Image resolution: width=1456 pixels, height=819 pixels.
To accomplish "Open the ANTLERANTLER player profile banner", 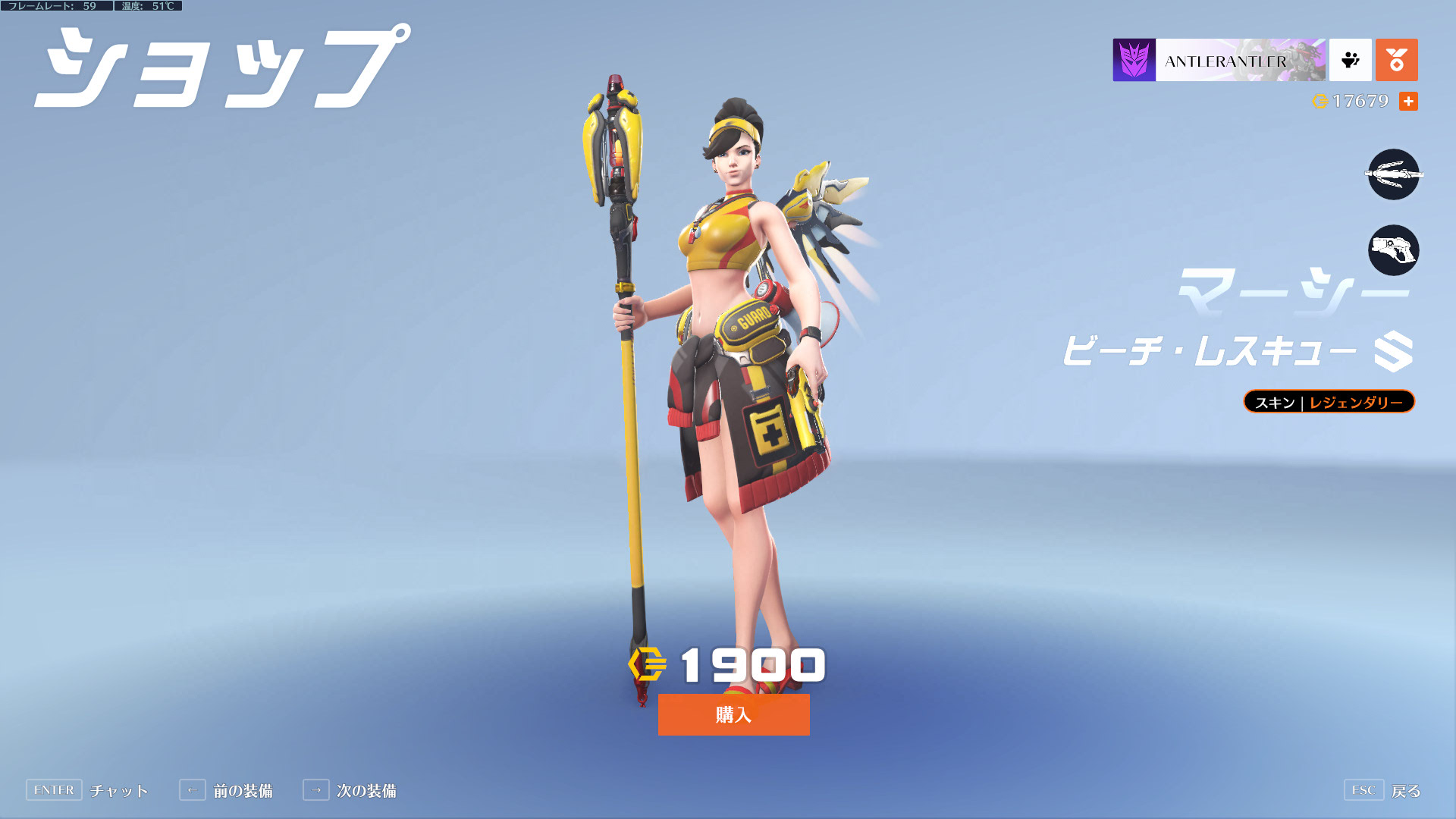I will tap(1219, 60).
